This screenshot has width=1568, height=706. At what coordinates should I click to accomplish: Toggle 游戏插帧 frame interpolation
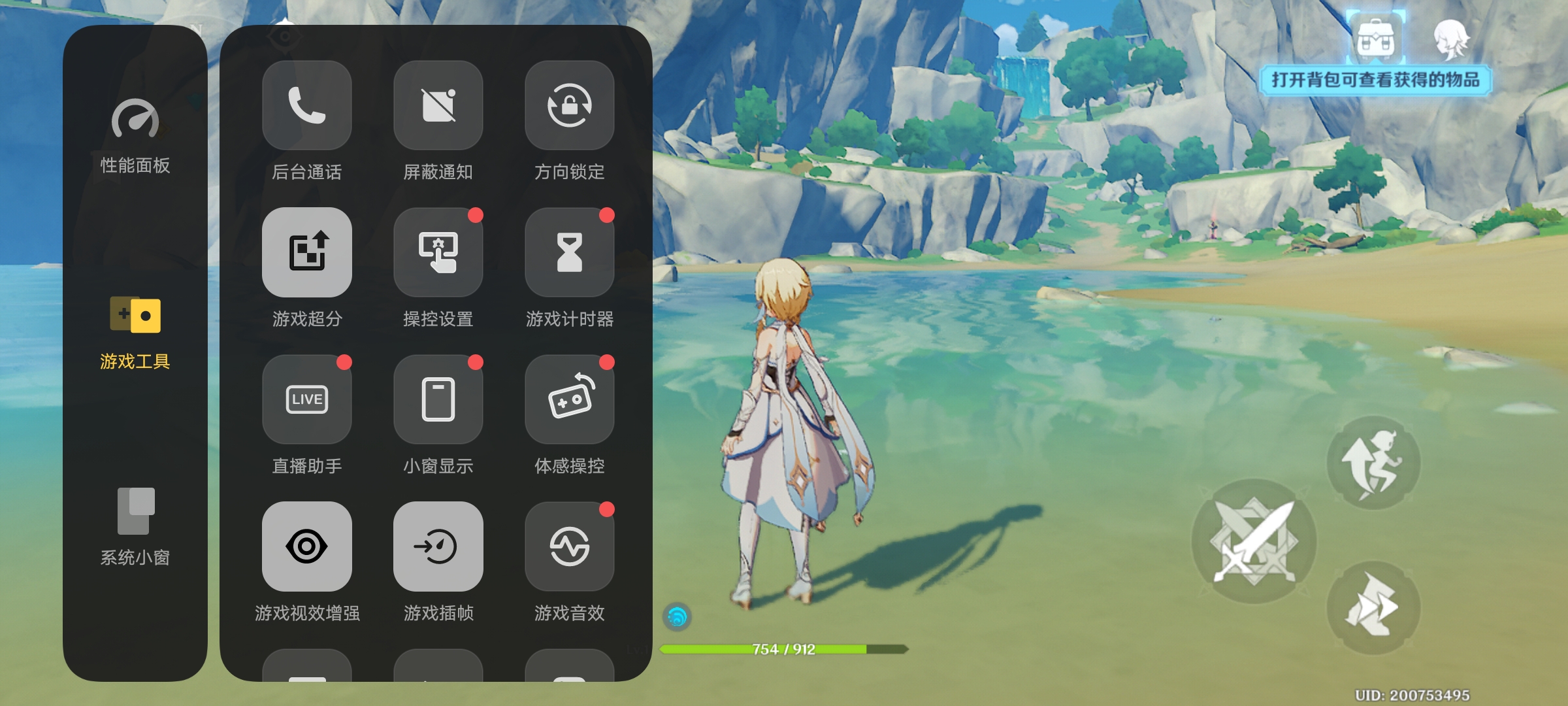(x=438, y=546)
